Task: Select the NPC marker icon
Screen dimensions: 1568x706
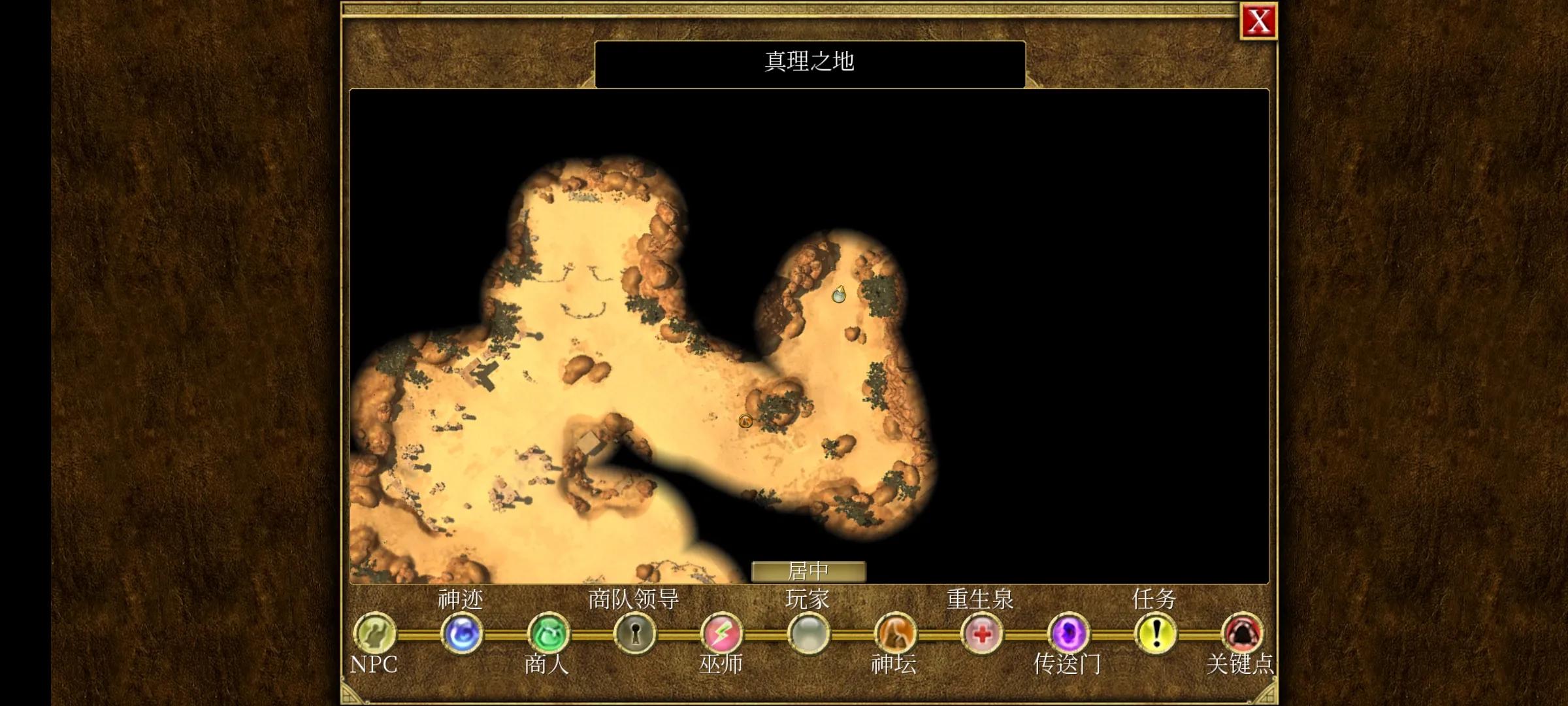Action: (375, 633)
